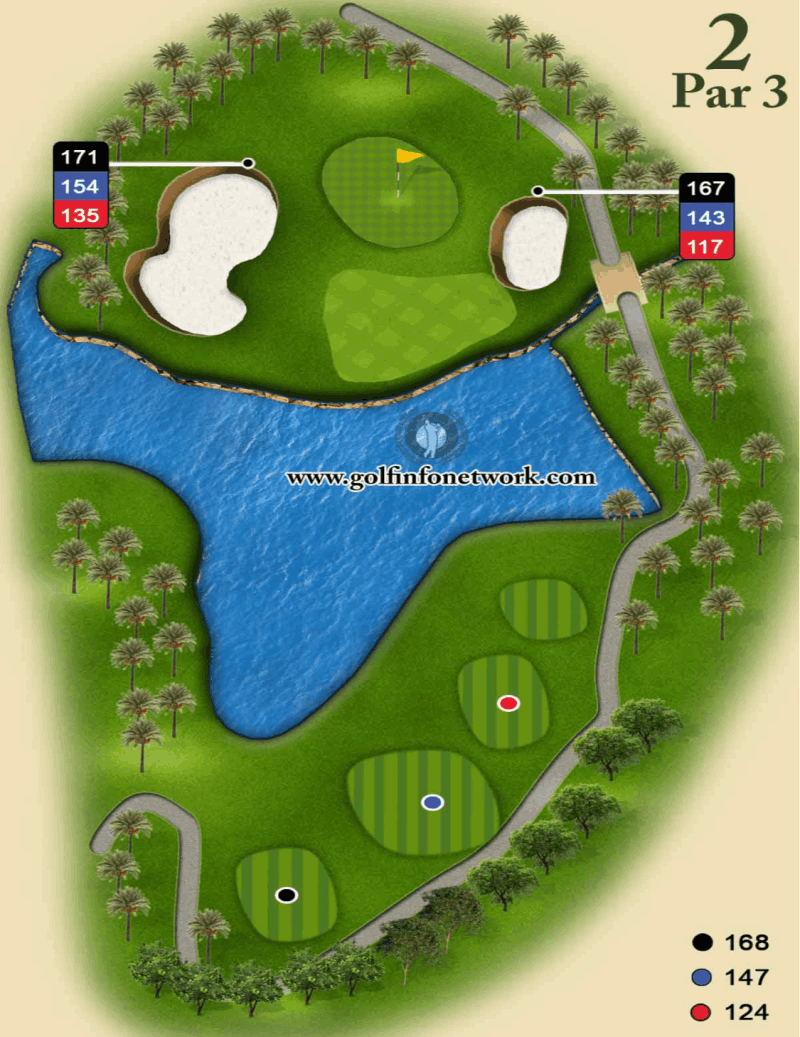Click the yellow pin flag on the green
The width and height of the screenshot is (800, 1037).
406,159
